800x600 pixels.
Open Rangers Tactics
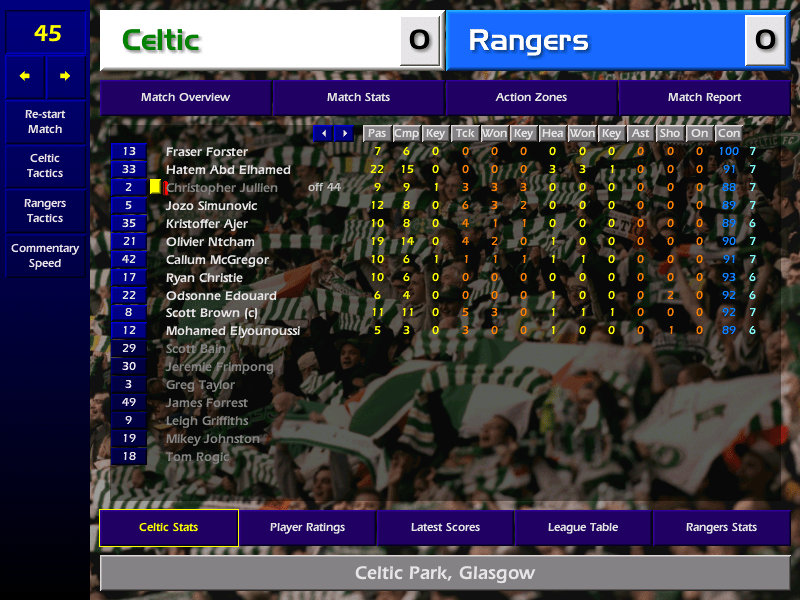(x=45, y=211)
